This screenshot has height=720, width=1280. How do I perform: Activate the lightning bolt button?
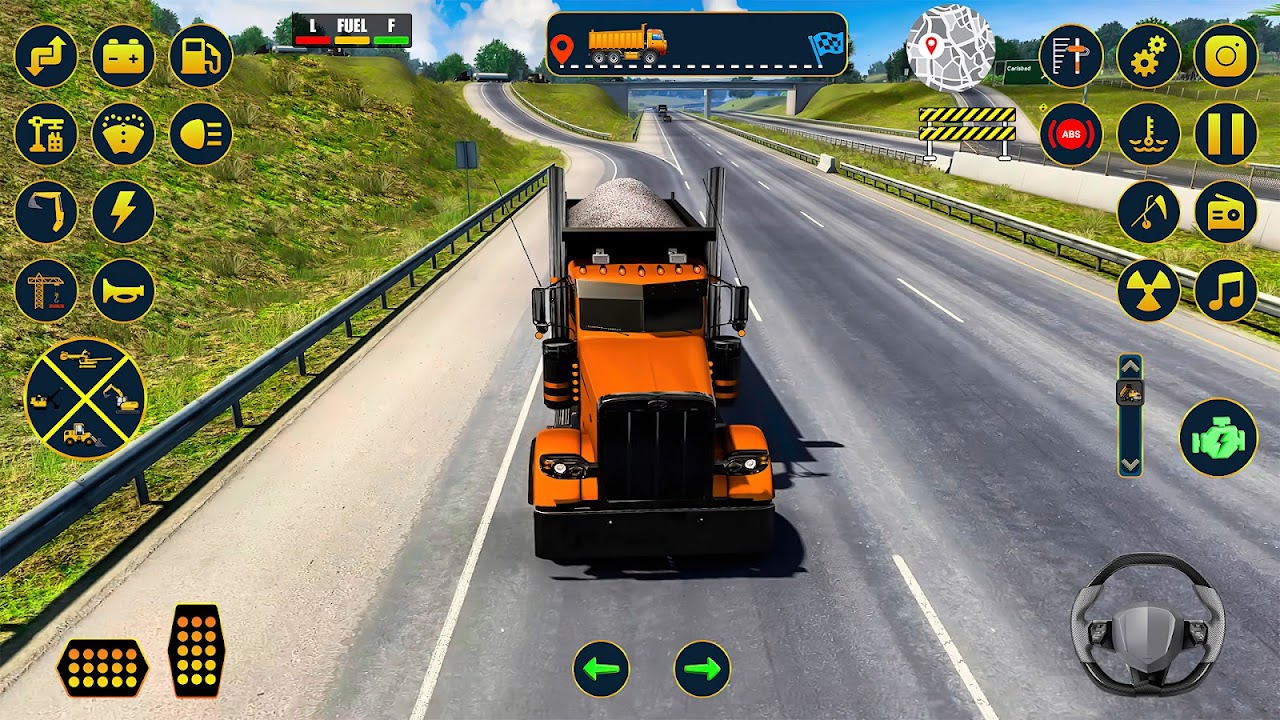(x=123, y=212)
